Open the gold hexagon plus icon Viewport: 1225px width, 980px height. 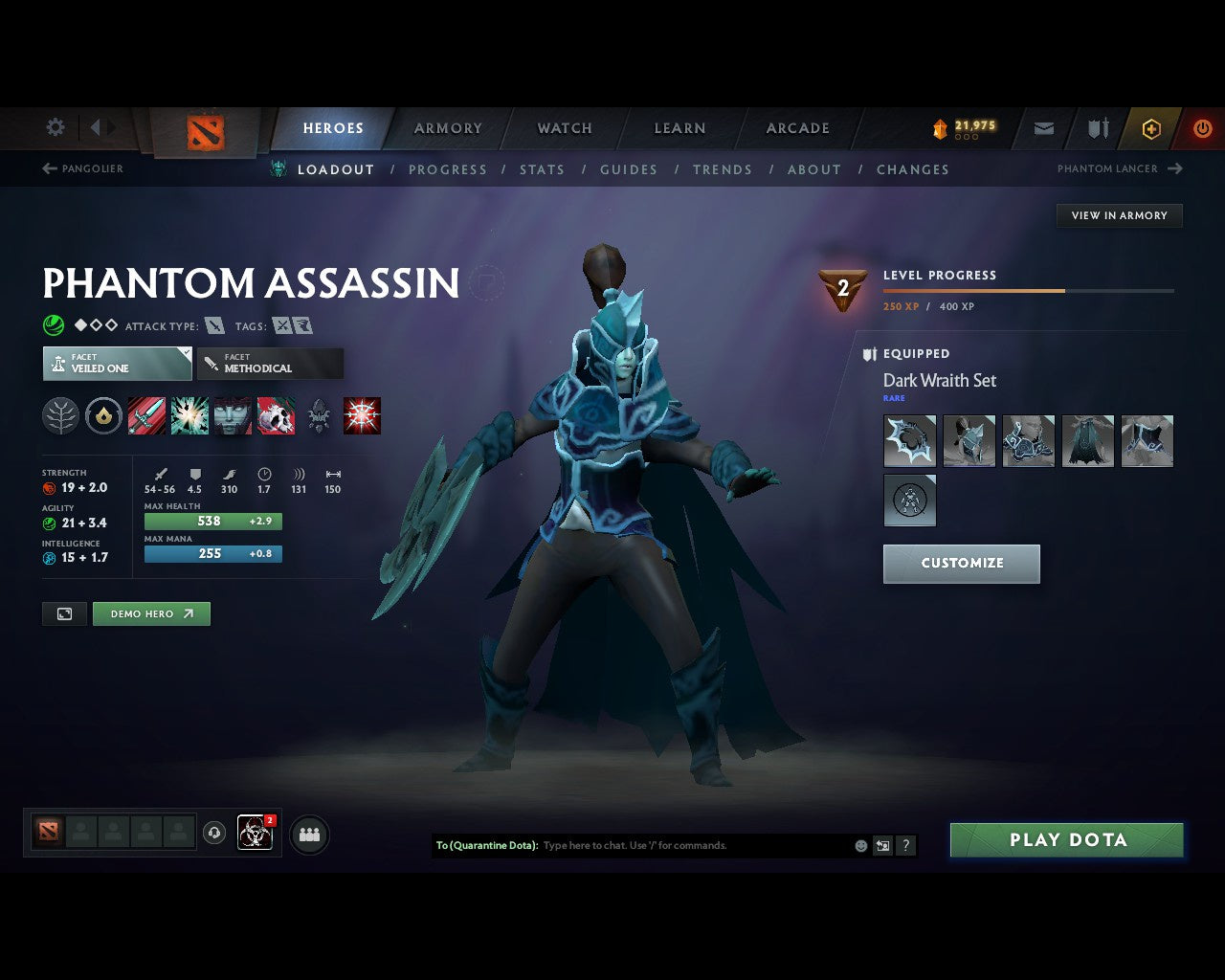tap(1151, 128)
